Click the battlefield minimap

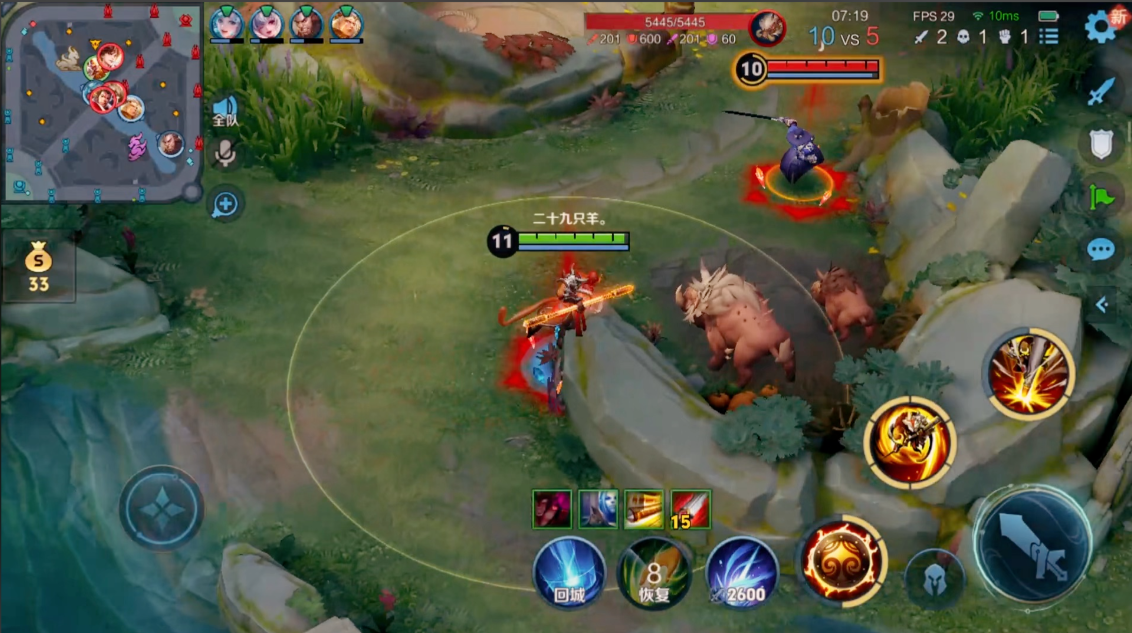pos(102,100)
